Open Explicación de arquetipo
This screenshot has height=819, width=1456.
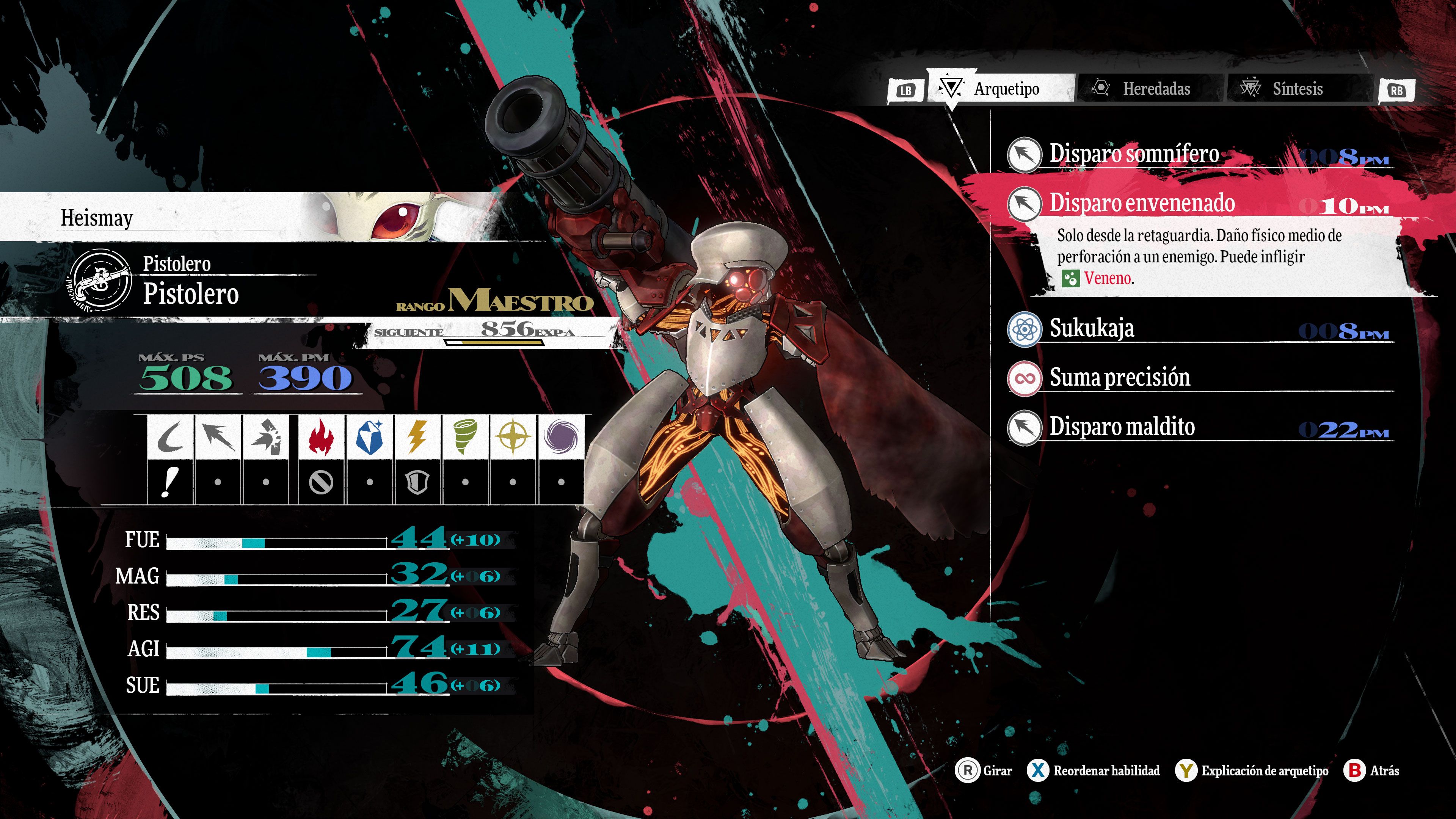pos(1252,770)
